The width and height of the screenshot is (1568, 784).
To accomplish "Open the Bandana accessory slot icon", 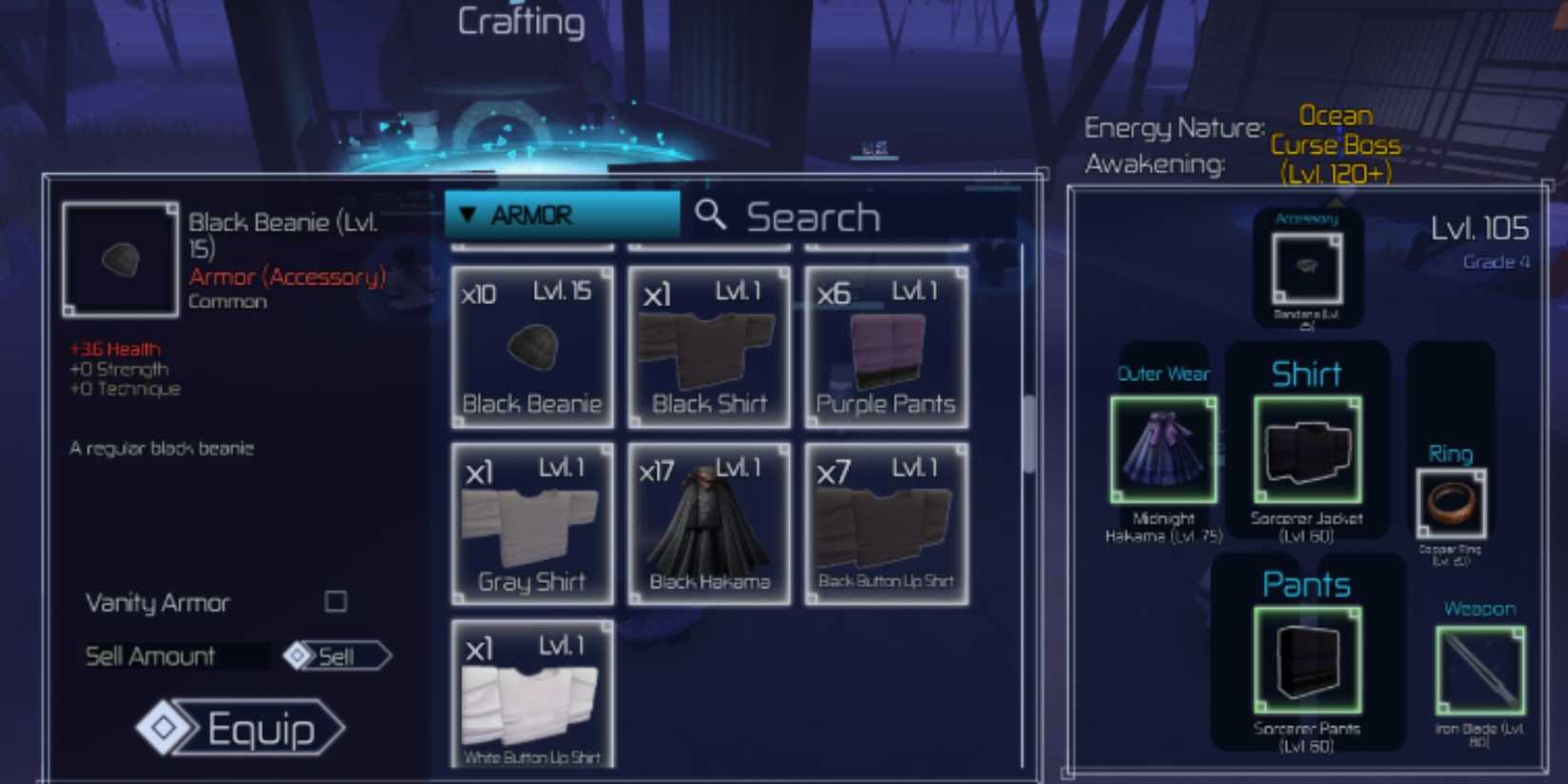I will 1308,269.
